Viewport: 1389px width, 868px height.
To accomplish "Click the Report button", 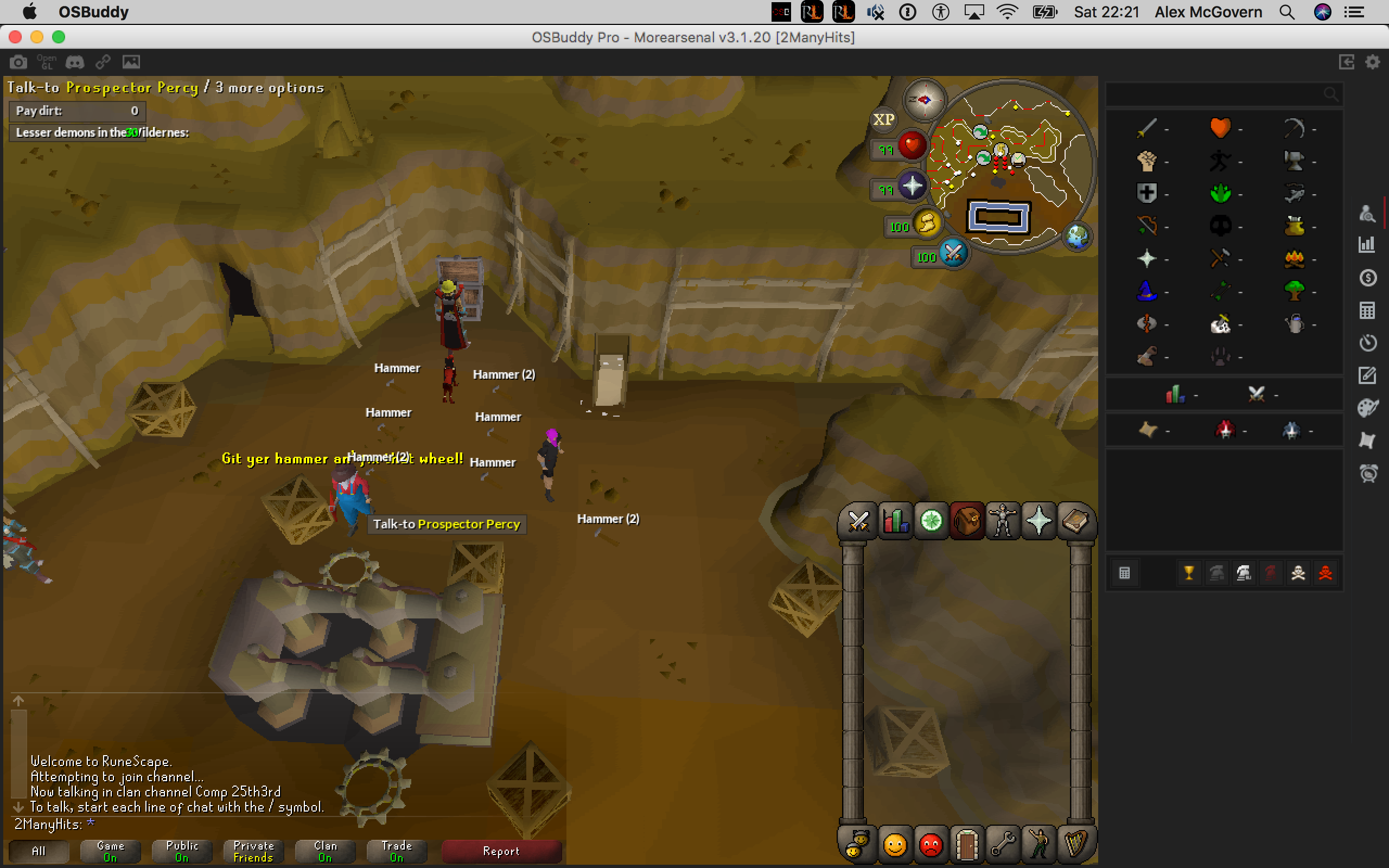I will [501, 851].
